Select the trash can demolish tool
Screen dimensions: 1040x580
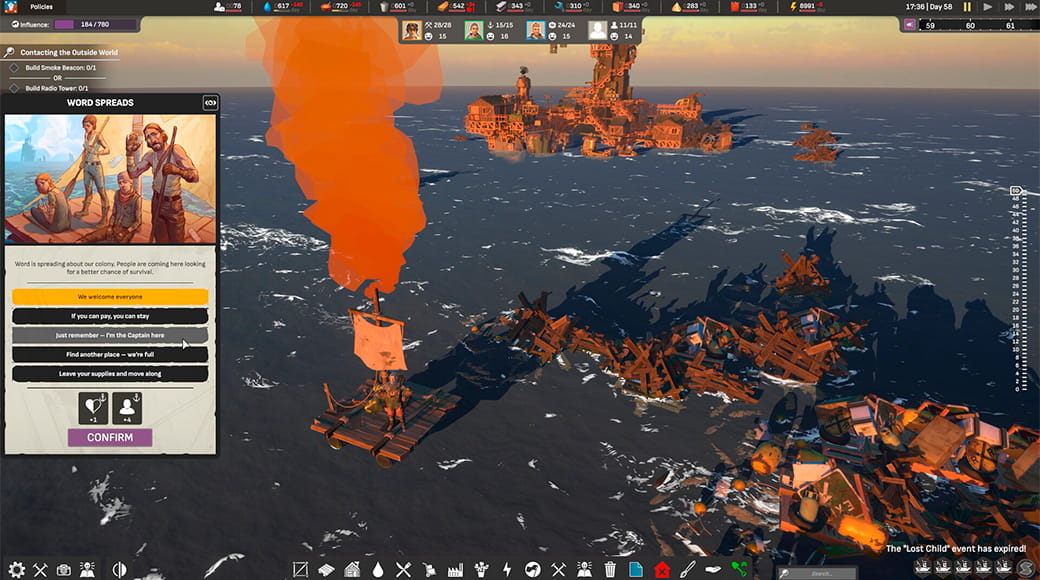(610, 570)
